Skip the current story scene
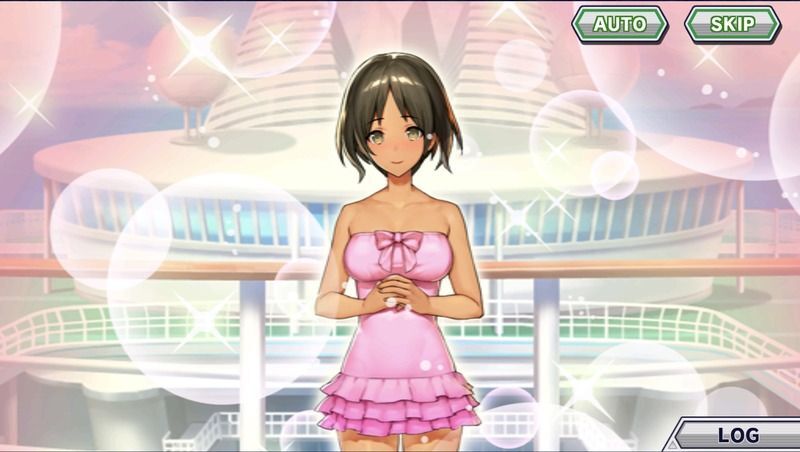 pyautogui.click(x=733, y=24)
